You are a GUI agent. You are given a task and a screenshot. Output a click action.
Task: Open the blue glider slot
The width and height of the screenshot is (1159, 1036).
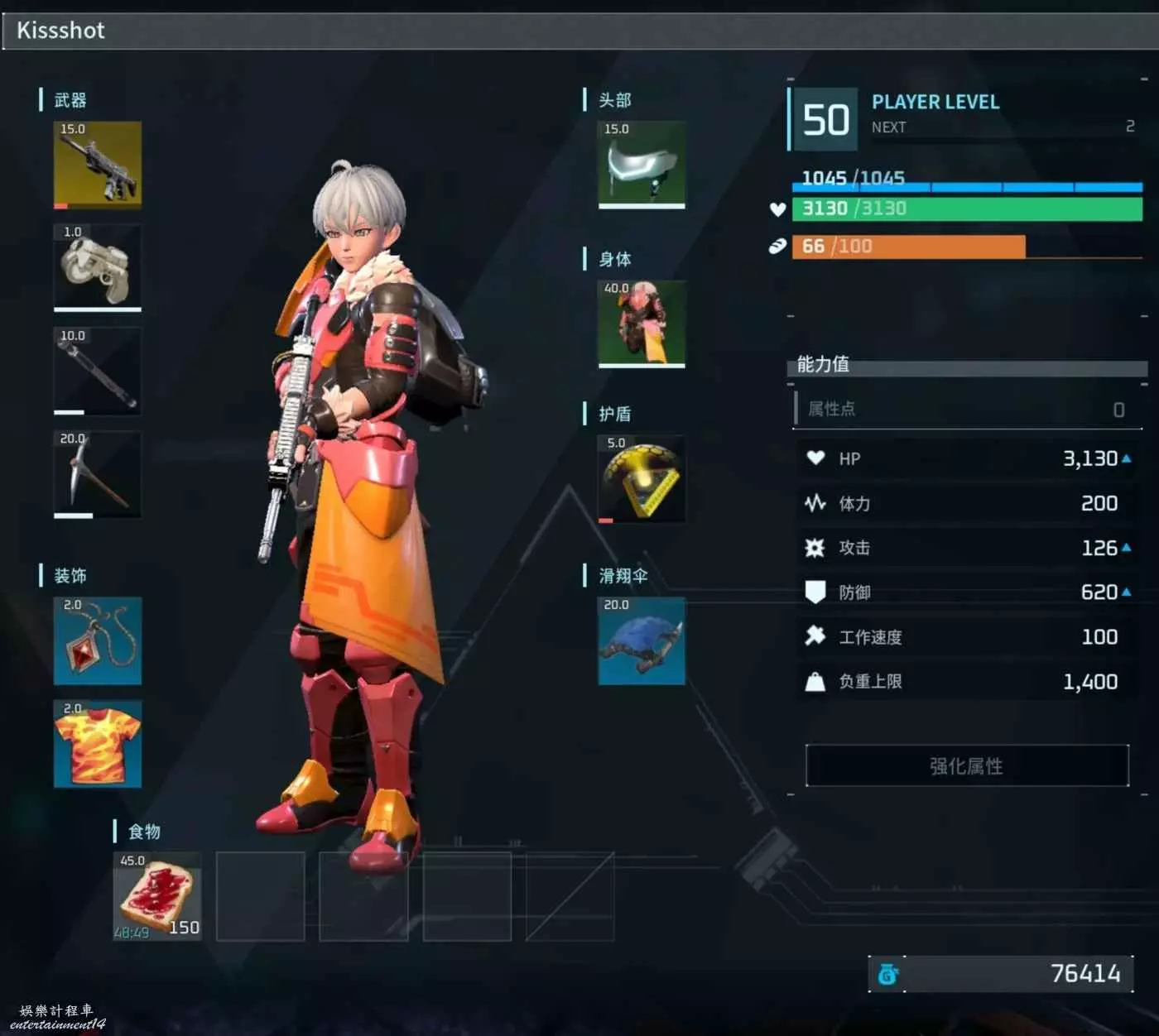pos(642,641)
